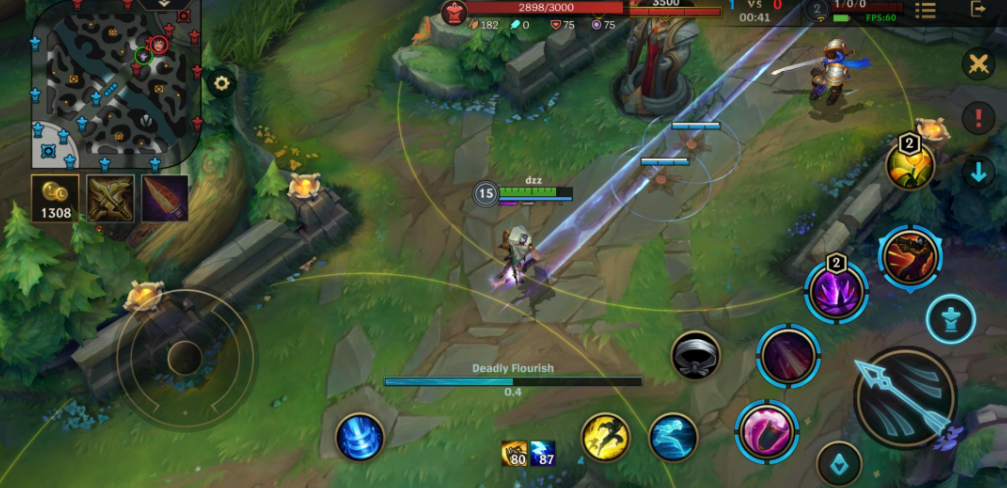Start recall with the blue swirl button
Image resolution: width=1007 pixels, height=488 pixels.
pos(360,437)
